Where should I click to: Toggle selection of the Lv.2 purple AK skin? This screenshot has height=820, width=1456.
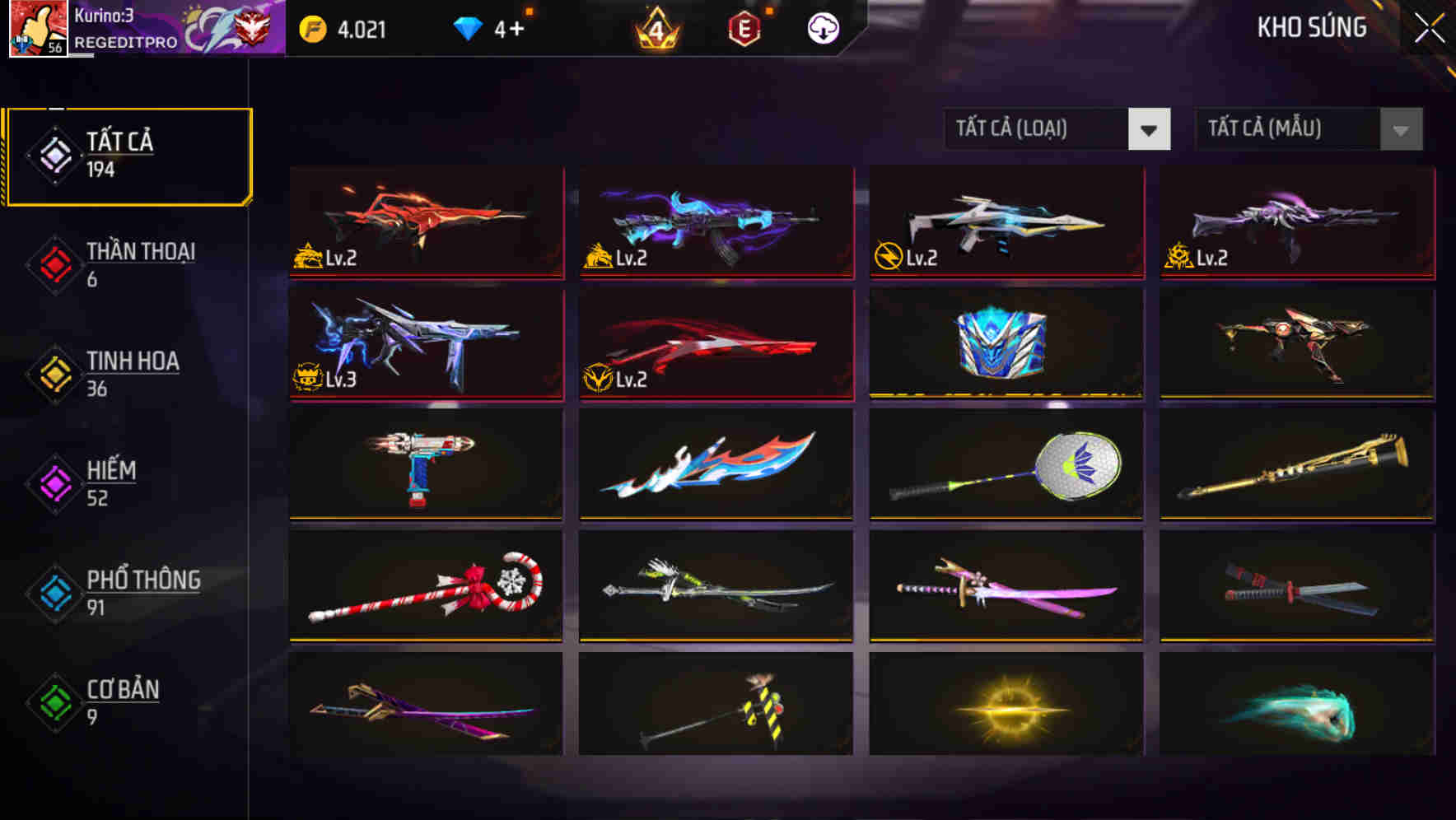715,222
